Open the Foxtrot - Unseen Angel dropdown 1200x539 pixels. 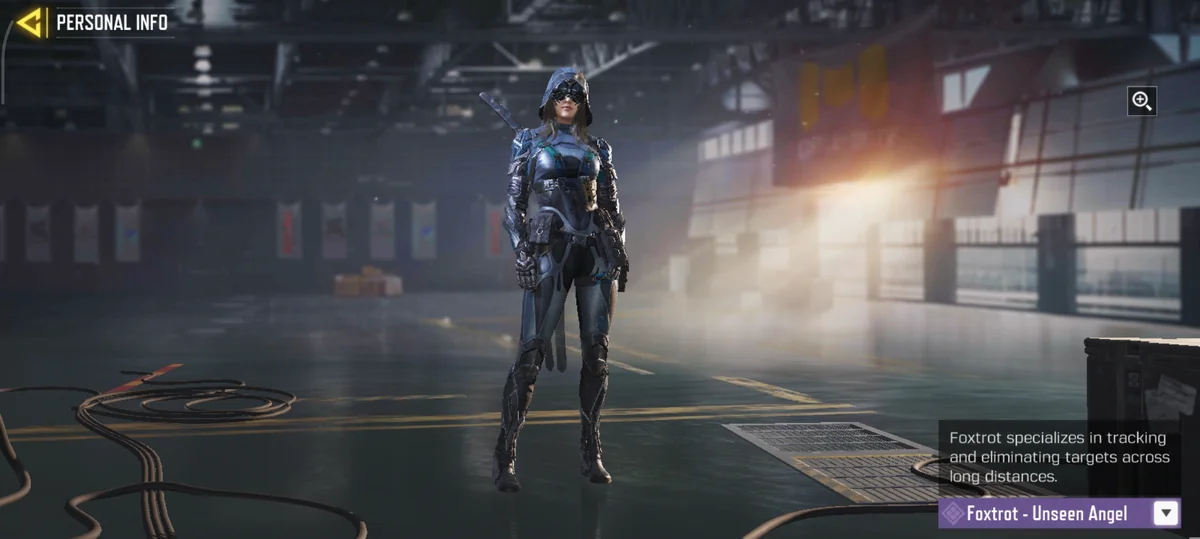(1165, 514)
